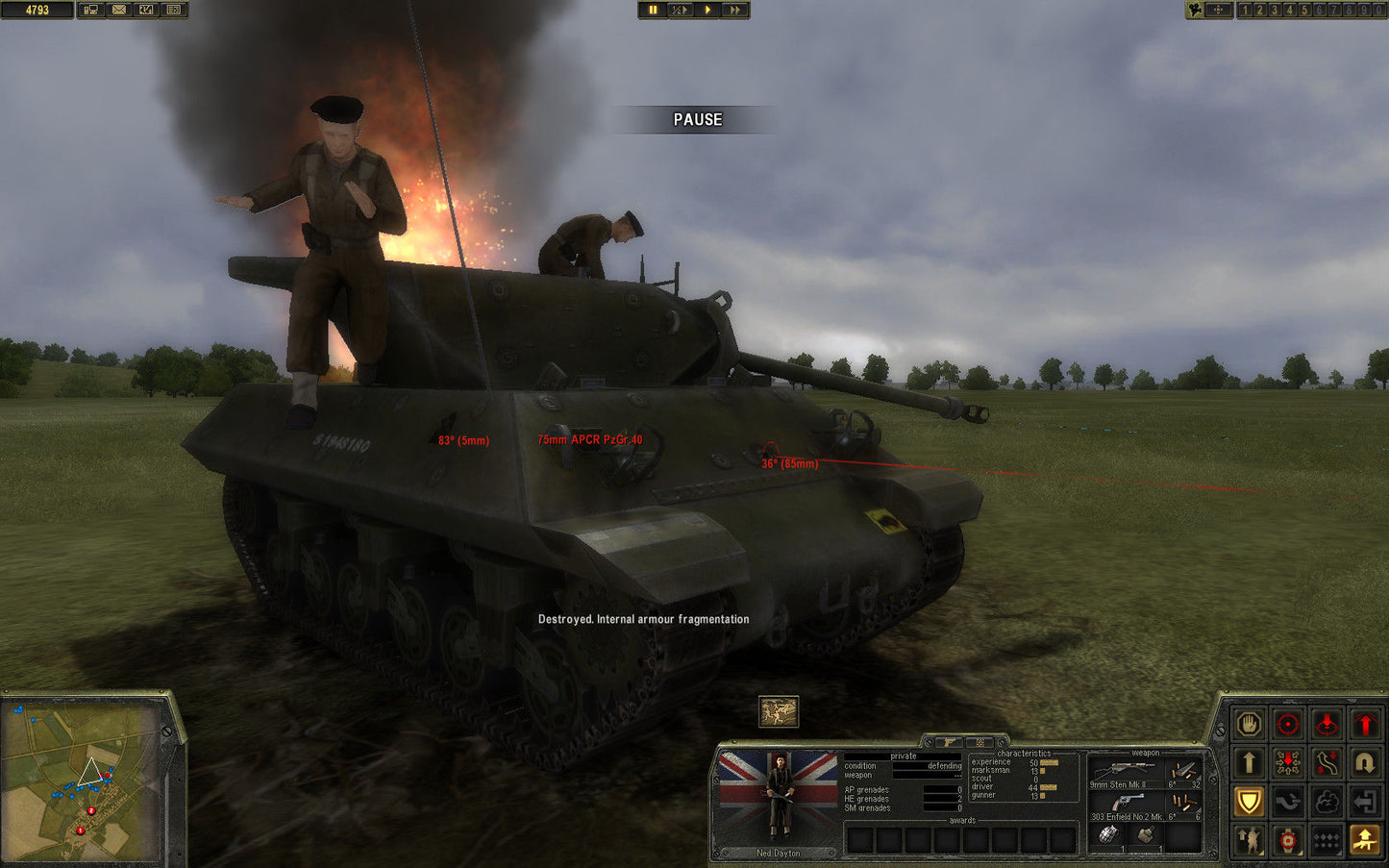Click the envelope messages icon on top toolbar
This screenshot has width=1389, height=868.
(117, 10)
